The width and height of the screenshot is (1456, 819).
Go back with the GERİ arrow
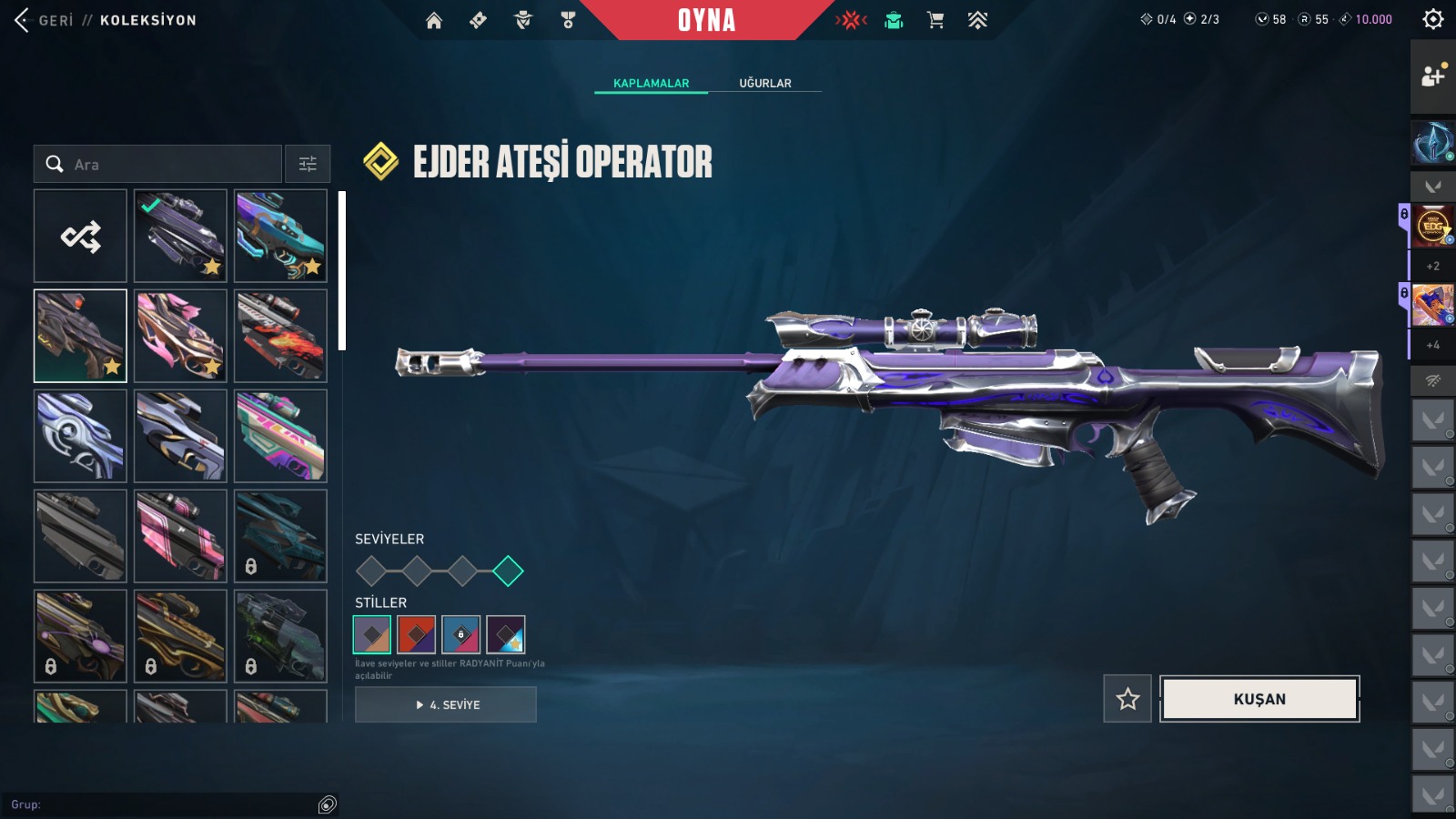pyautogui.click(x=24, y=20)
